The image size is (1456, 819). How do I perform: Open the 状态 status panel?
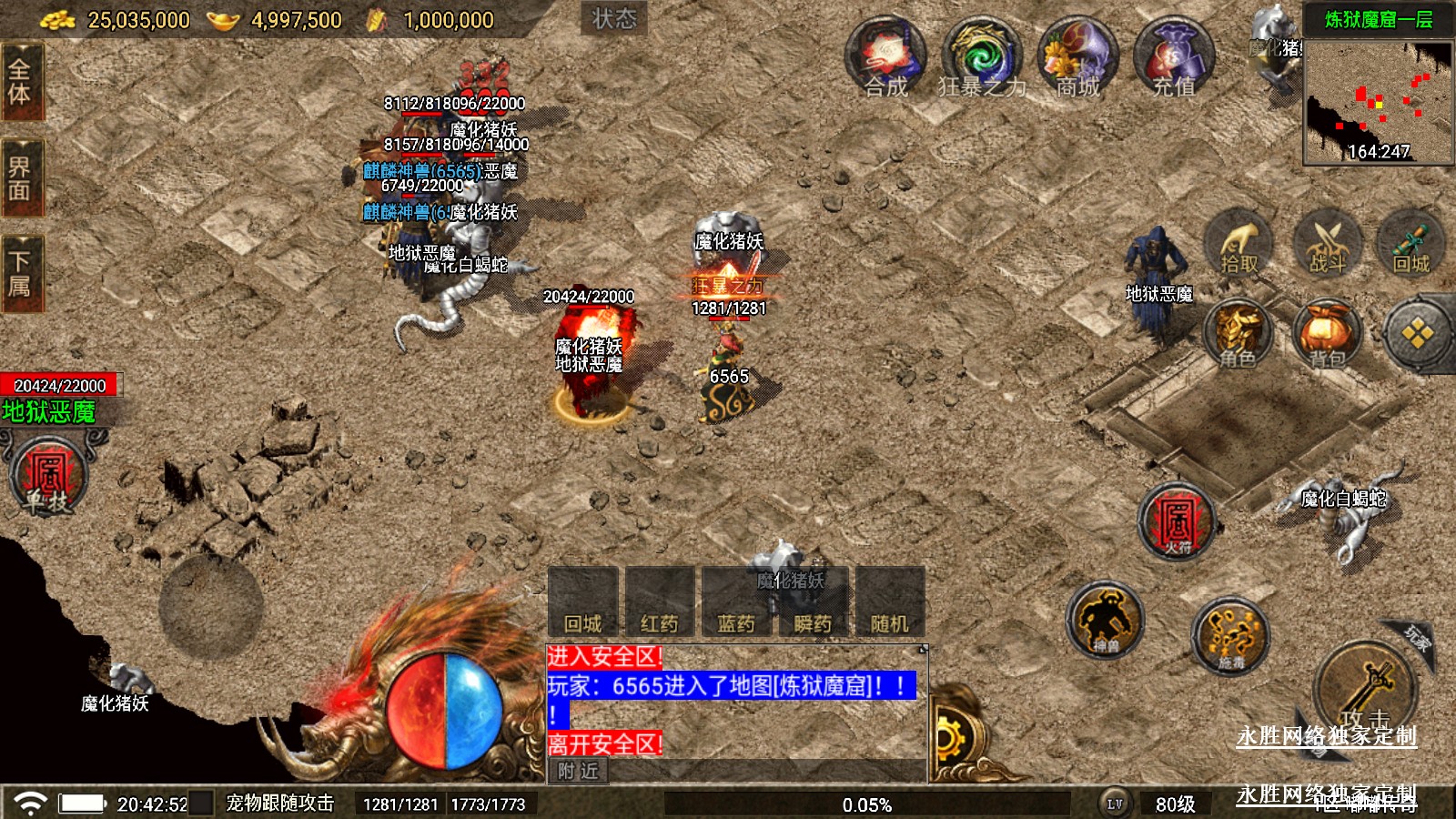[x=614, y=19]
